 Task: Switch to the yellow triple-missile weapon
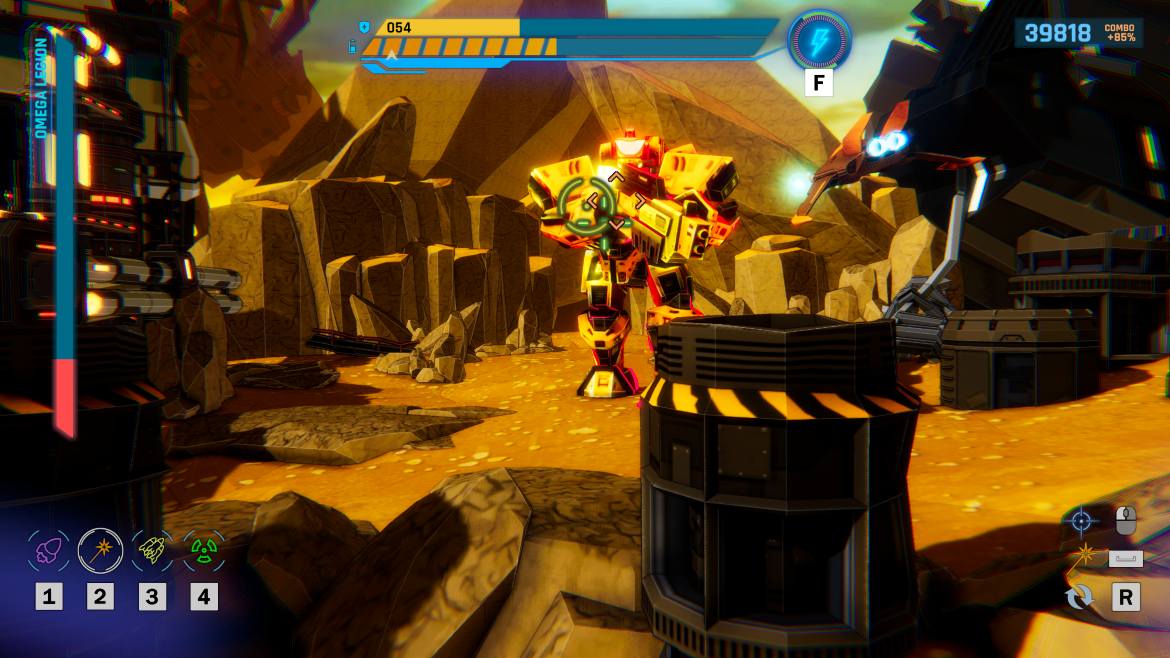coord(152,550)
